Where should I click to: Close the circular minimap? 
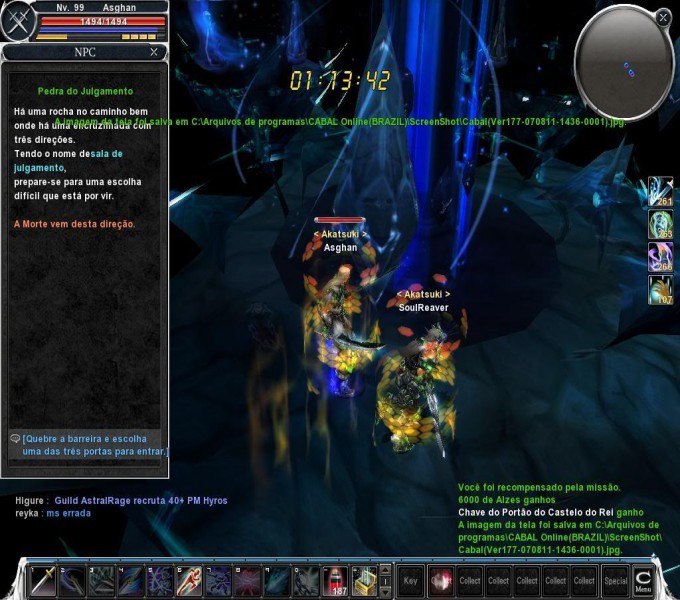663,17
